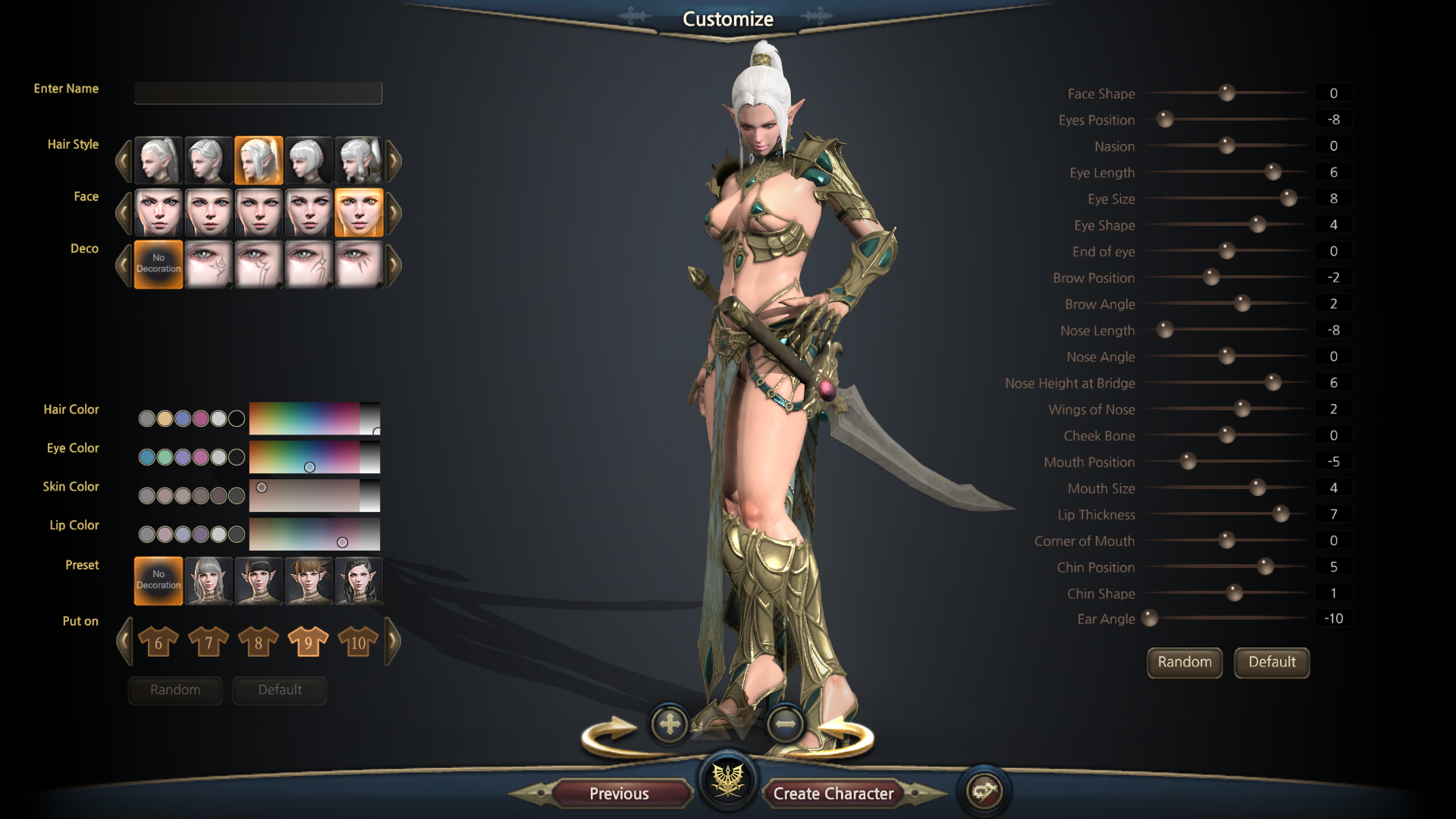
Task: Choose the No Decoration option in Deco
Action: click(x=158, y=264)
